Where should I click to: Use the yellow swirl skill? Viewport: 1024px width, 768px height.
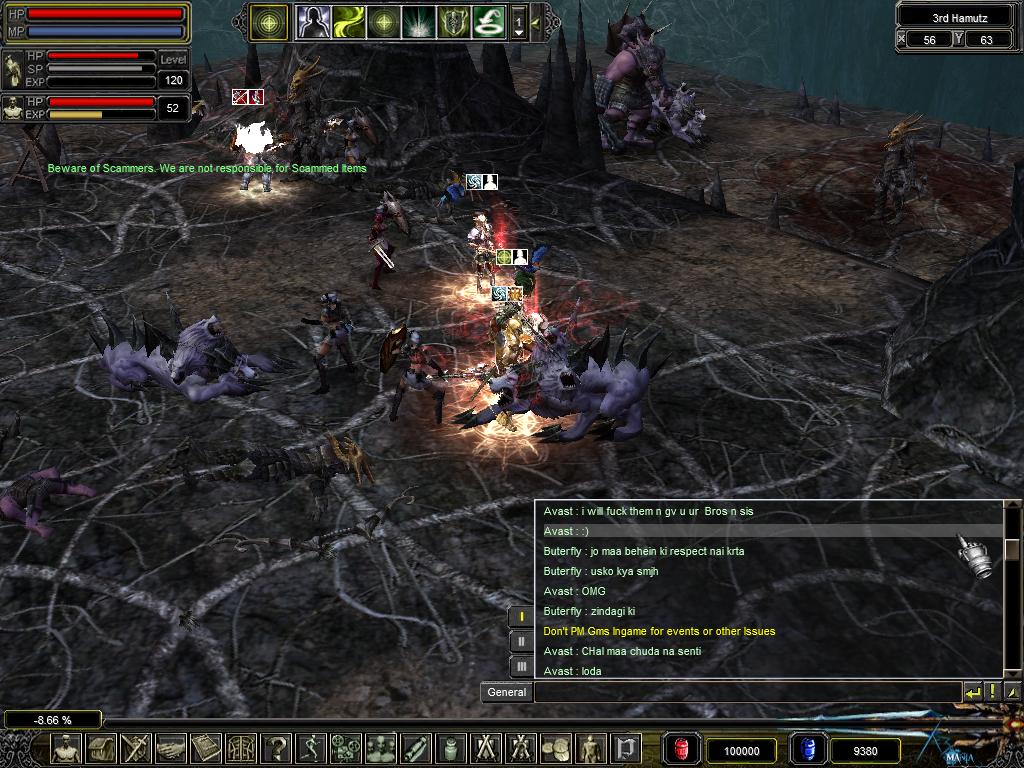click(349, 21)
